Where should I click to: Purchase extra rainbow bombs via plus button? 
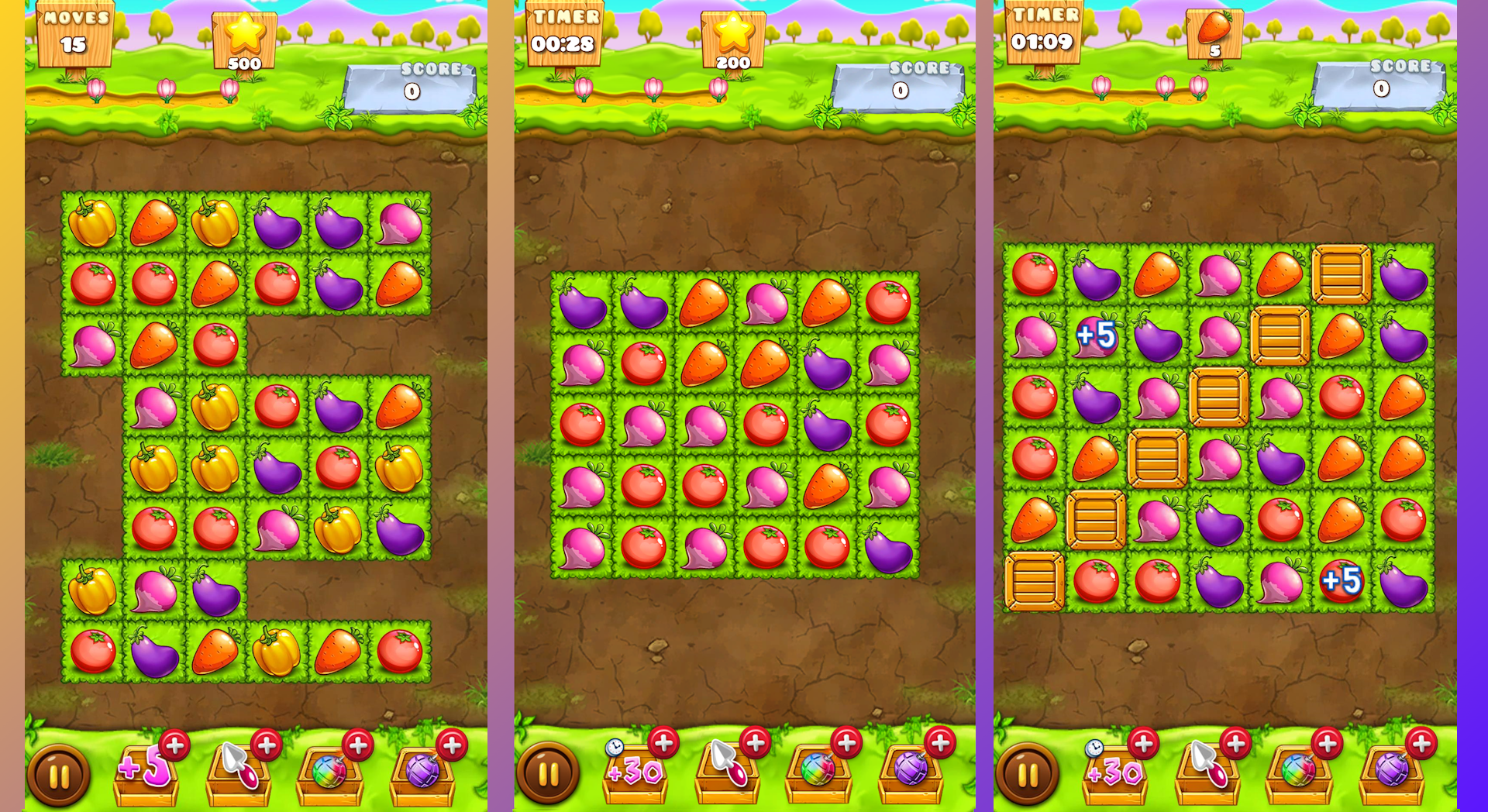click(x=358, y=745)
